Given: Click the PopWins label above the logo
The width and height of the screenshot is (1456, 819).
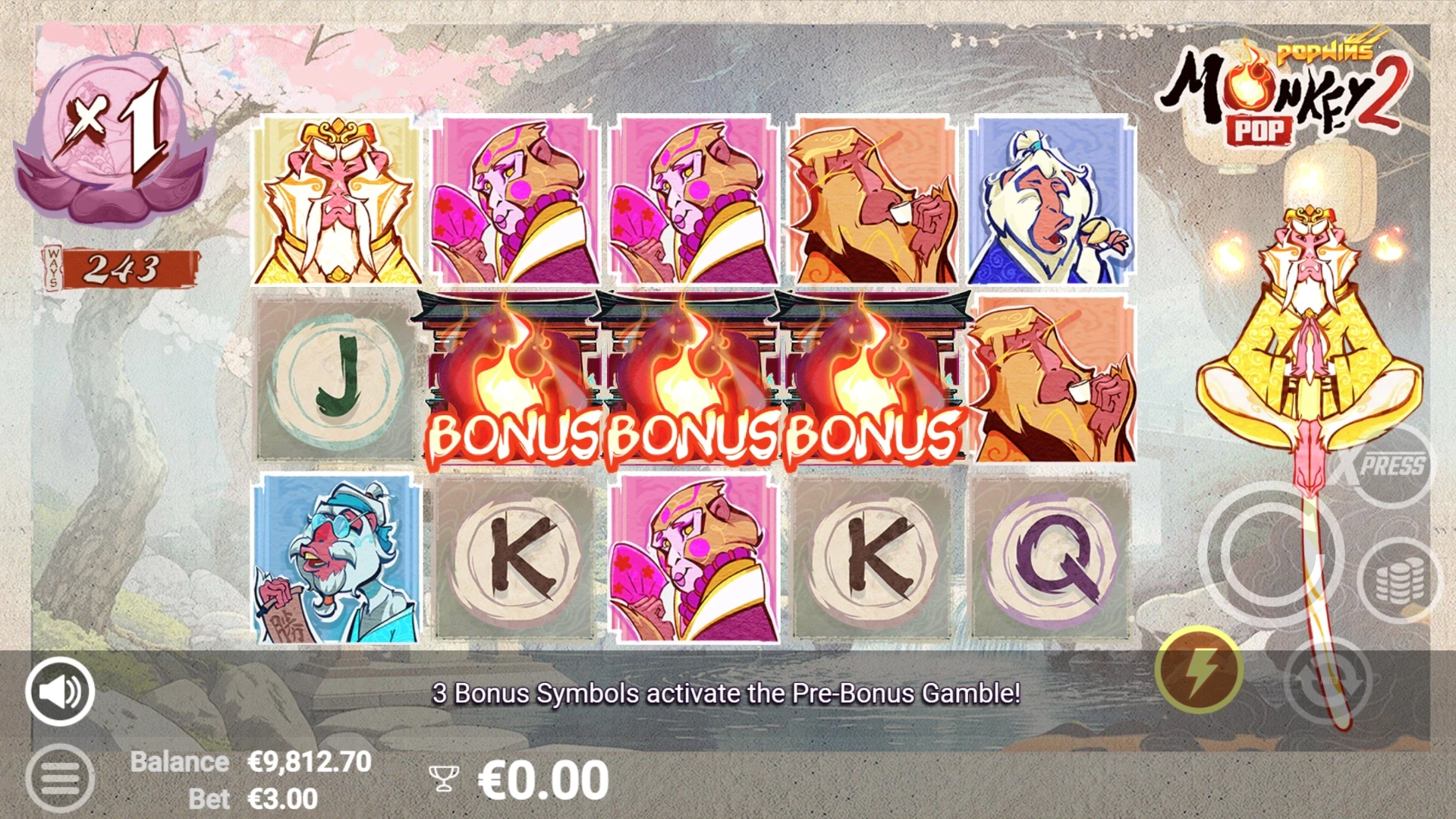Looking at the screenshot, I should pos(1325,54).
